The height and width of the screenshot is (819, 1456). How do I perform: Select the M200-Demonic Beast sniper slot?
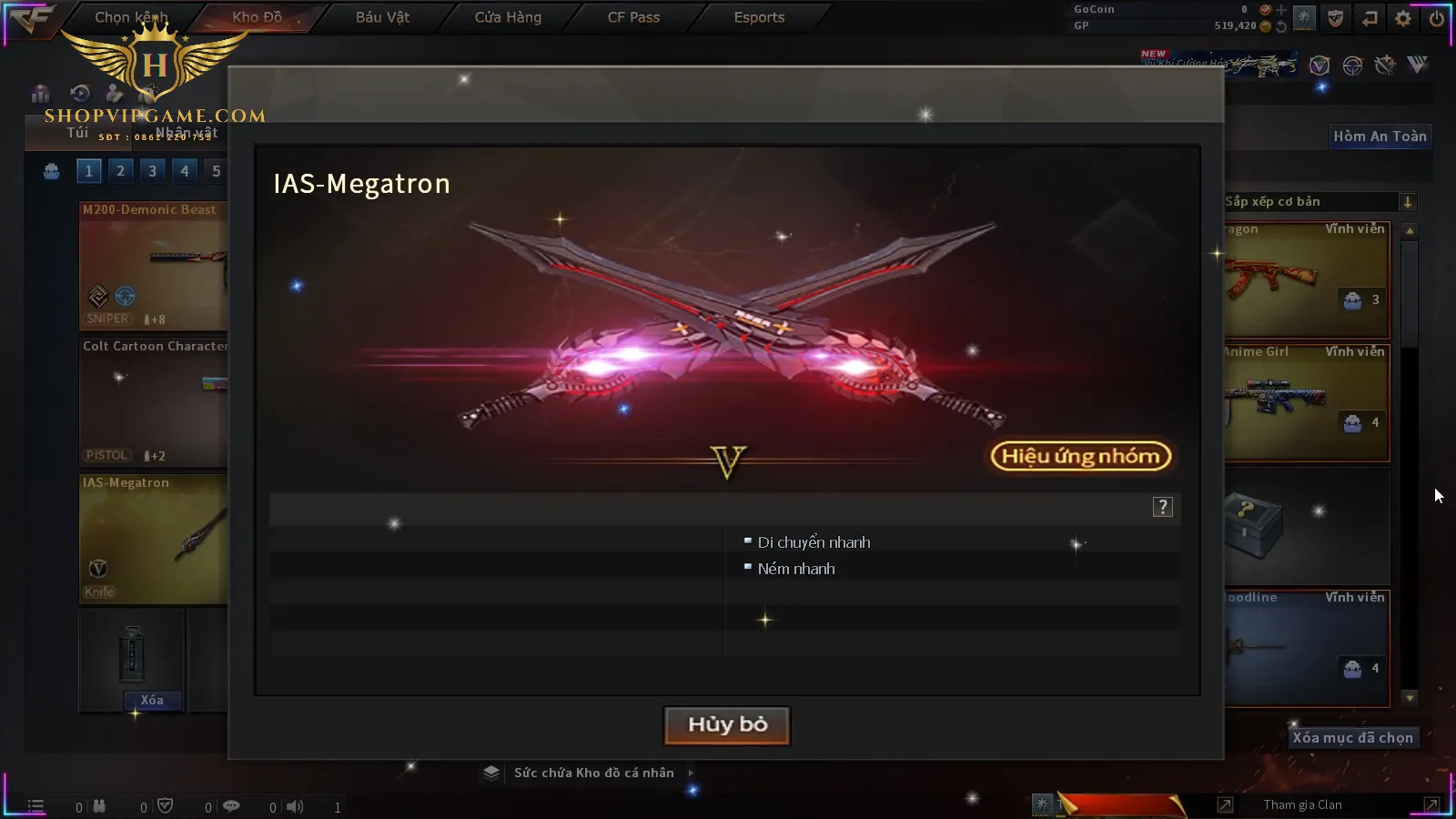pyautogui.click(x=153, y=266)
